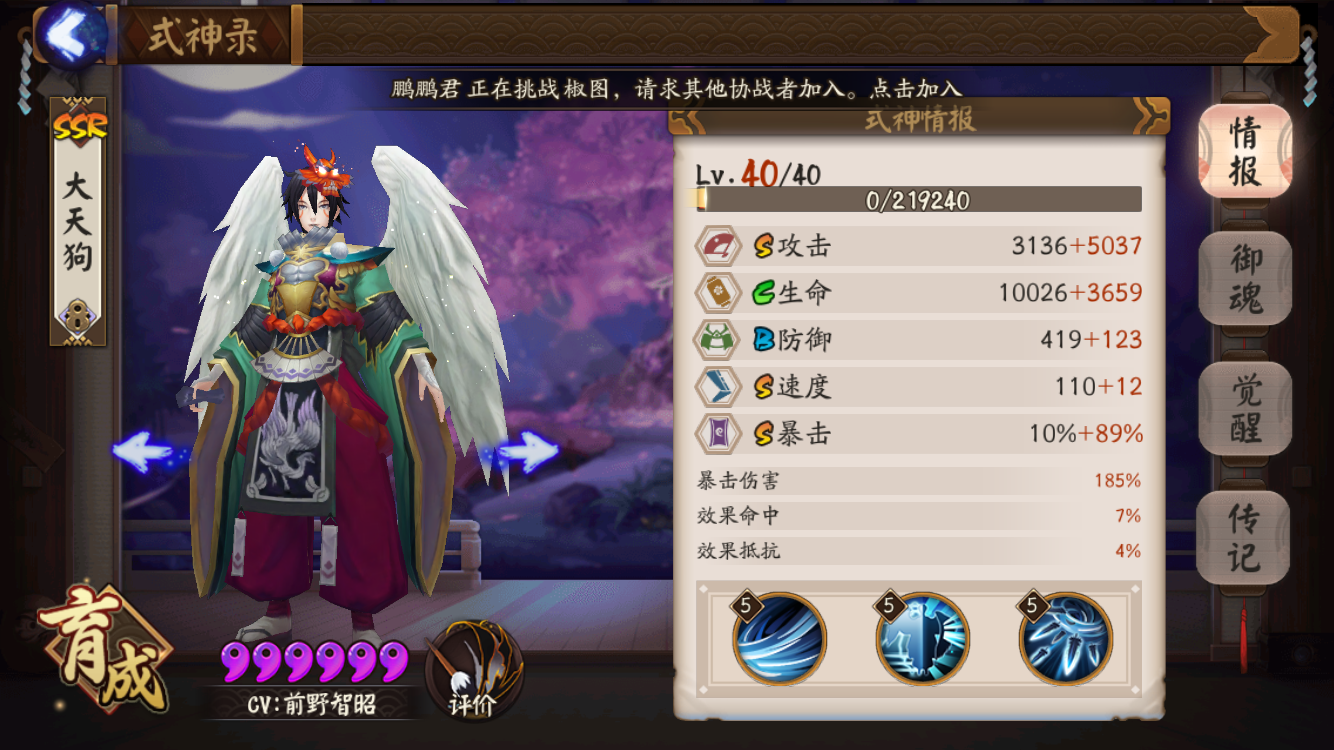Select the defense (防御) stat icon
Screen dimensions: 1334x750
(x=720, y=340)
